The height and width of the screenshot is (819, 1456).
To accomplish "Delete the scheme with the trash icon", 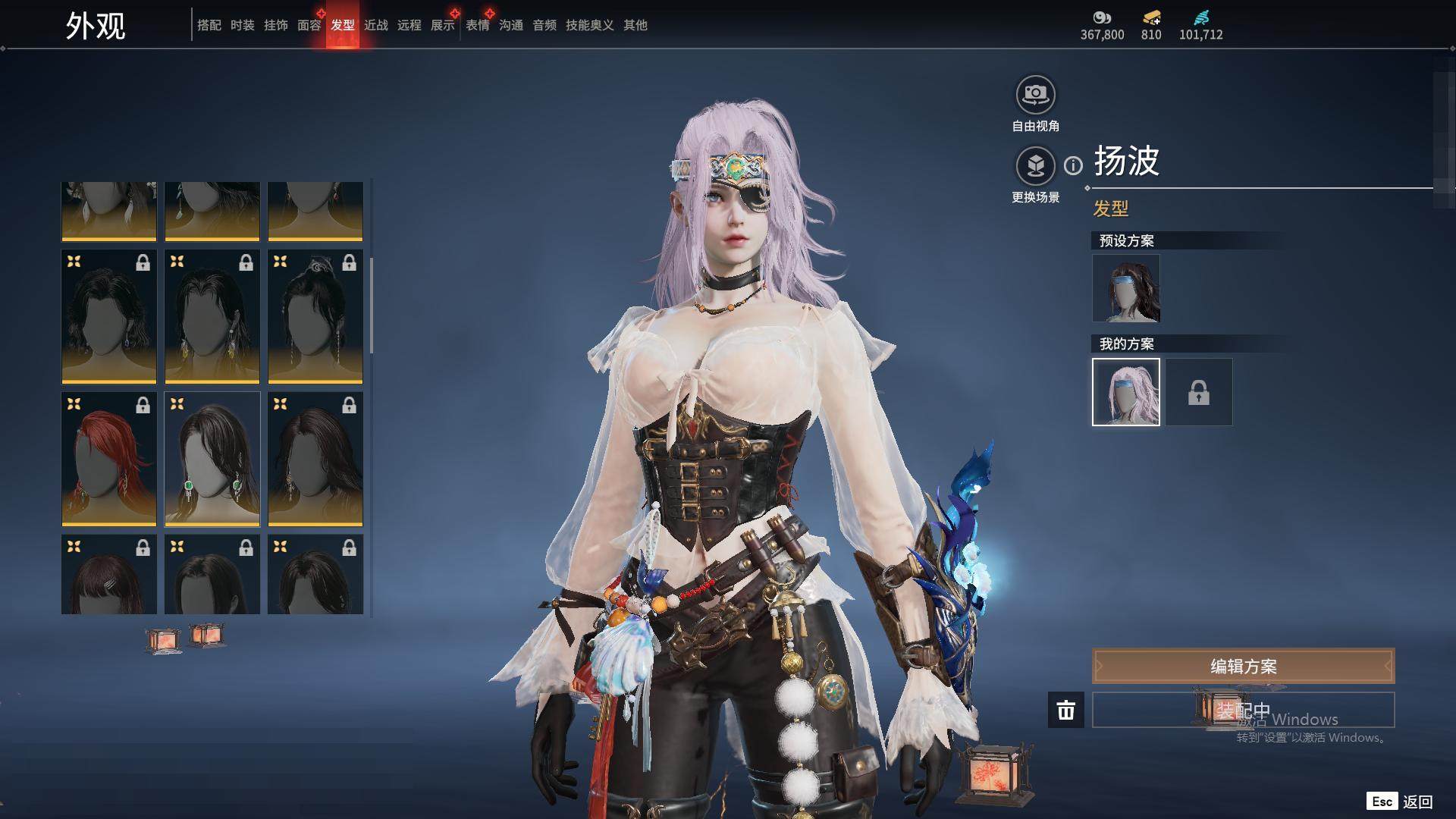I will click(1065, 710).
